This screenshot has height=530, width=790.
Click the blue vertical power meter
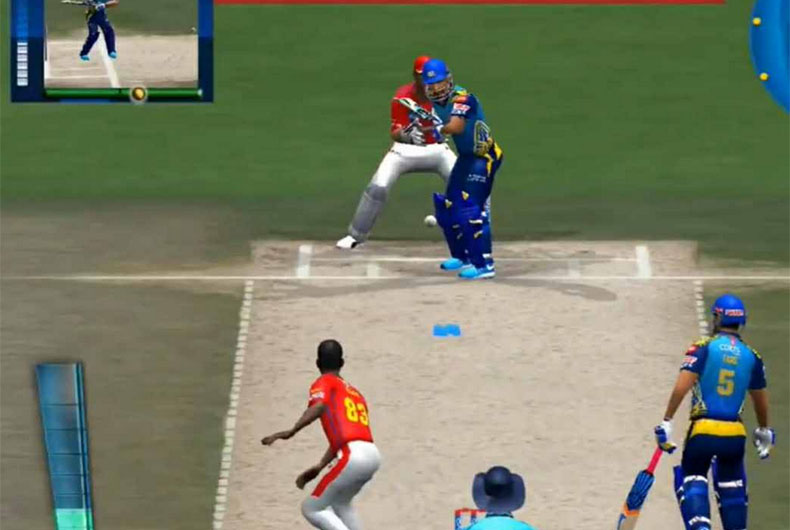tap(65, 445)
